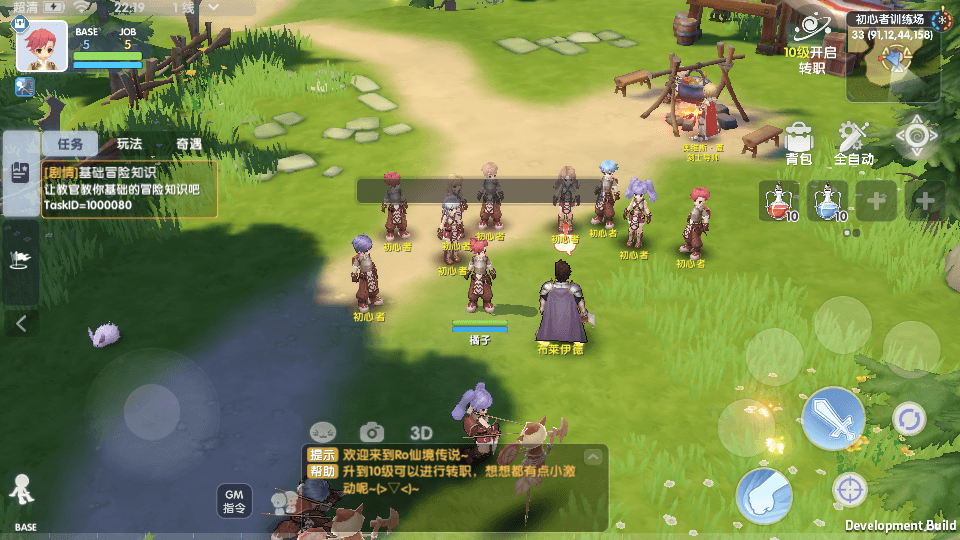Collapse the left quest panel arrow
This screenshot has width=960, height=540.
pyautogui.click(x=21, y=323)
